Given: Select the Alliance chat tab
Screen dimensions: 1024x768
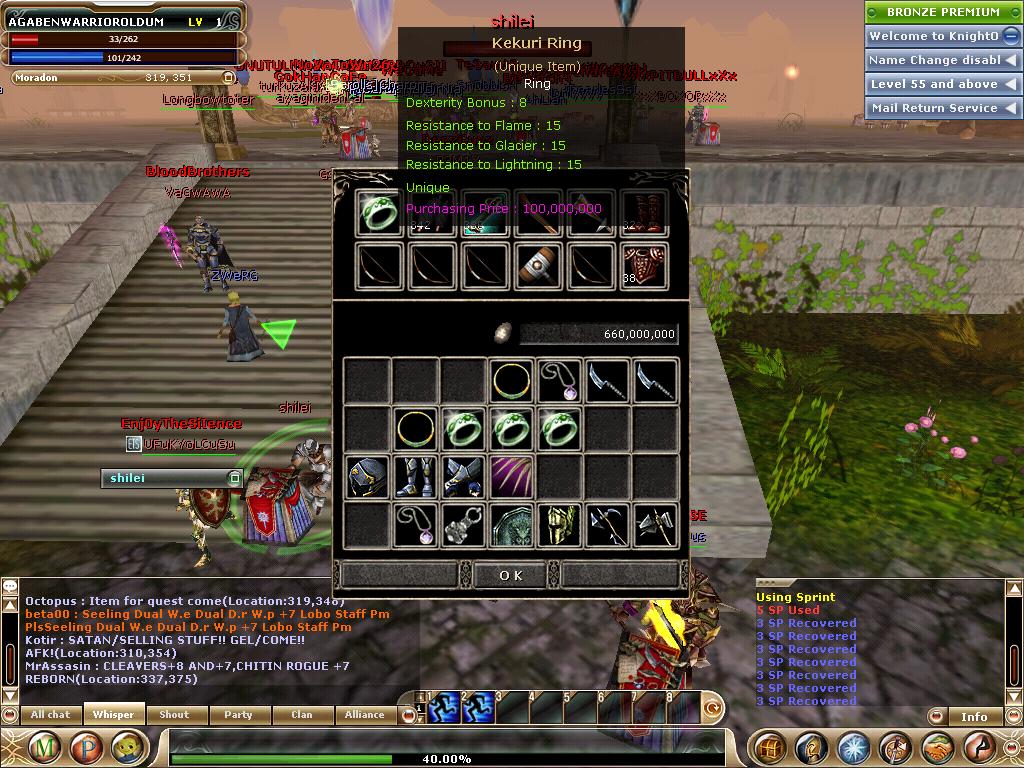Looking at the screenshot, I should [x=364, y=715].
